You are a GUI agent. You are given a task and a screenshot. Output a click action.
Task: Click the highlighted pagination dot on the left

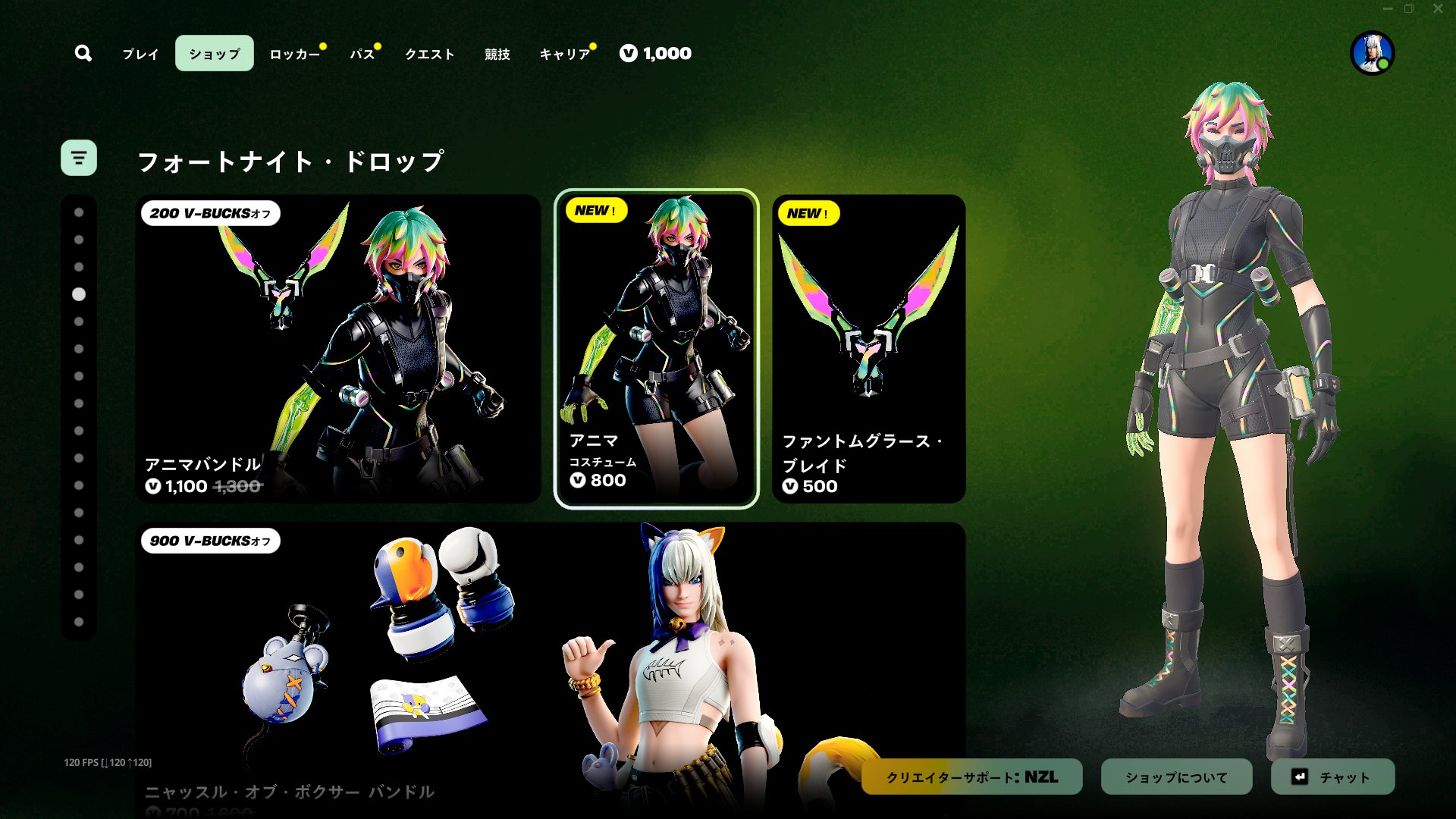point(79,295)
